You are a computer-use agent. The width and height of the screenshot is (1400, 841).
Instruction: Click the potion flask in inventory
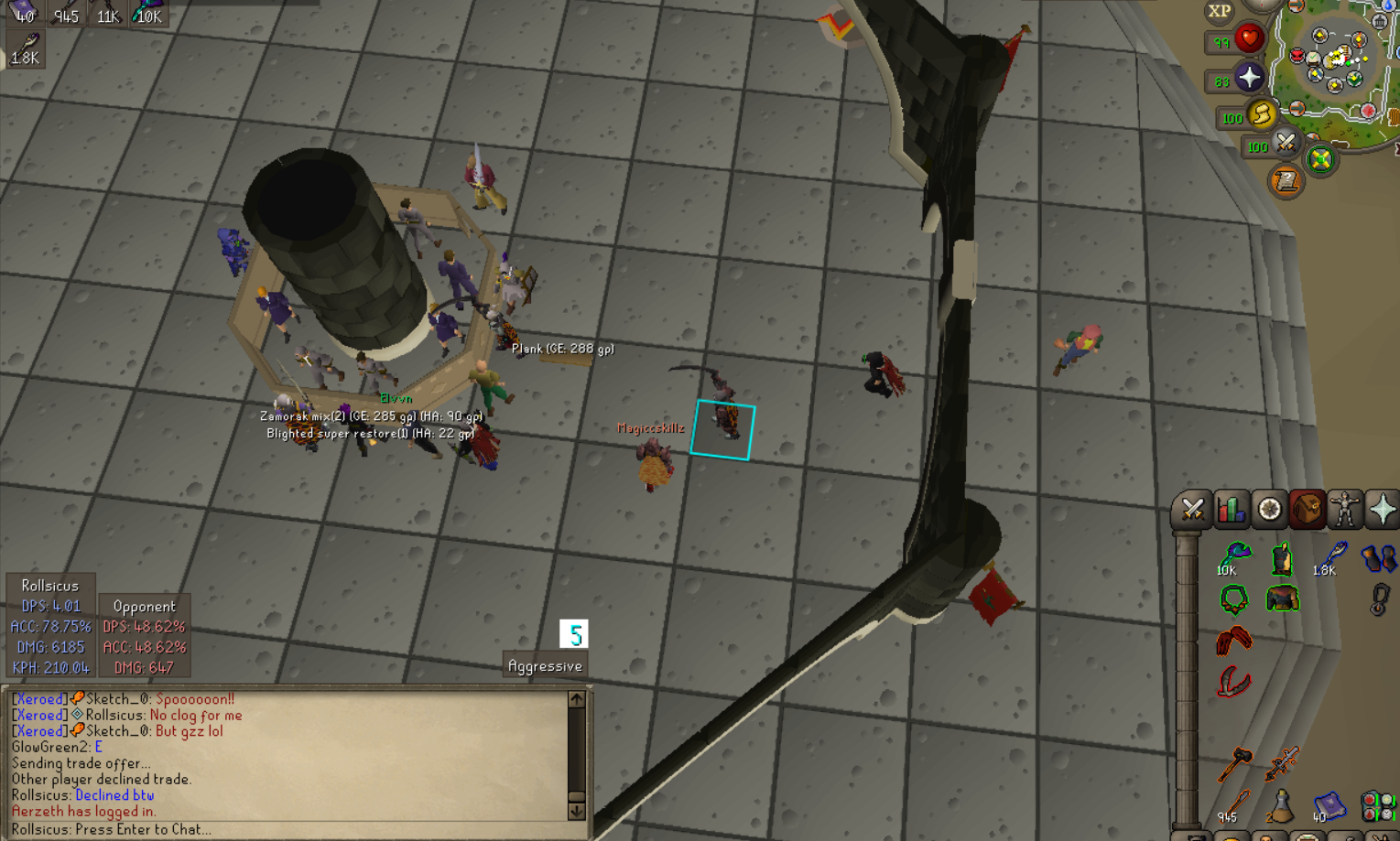[x=1281, y=805]
